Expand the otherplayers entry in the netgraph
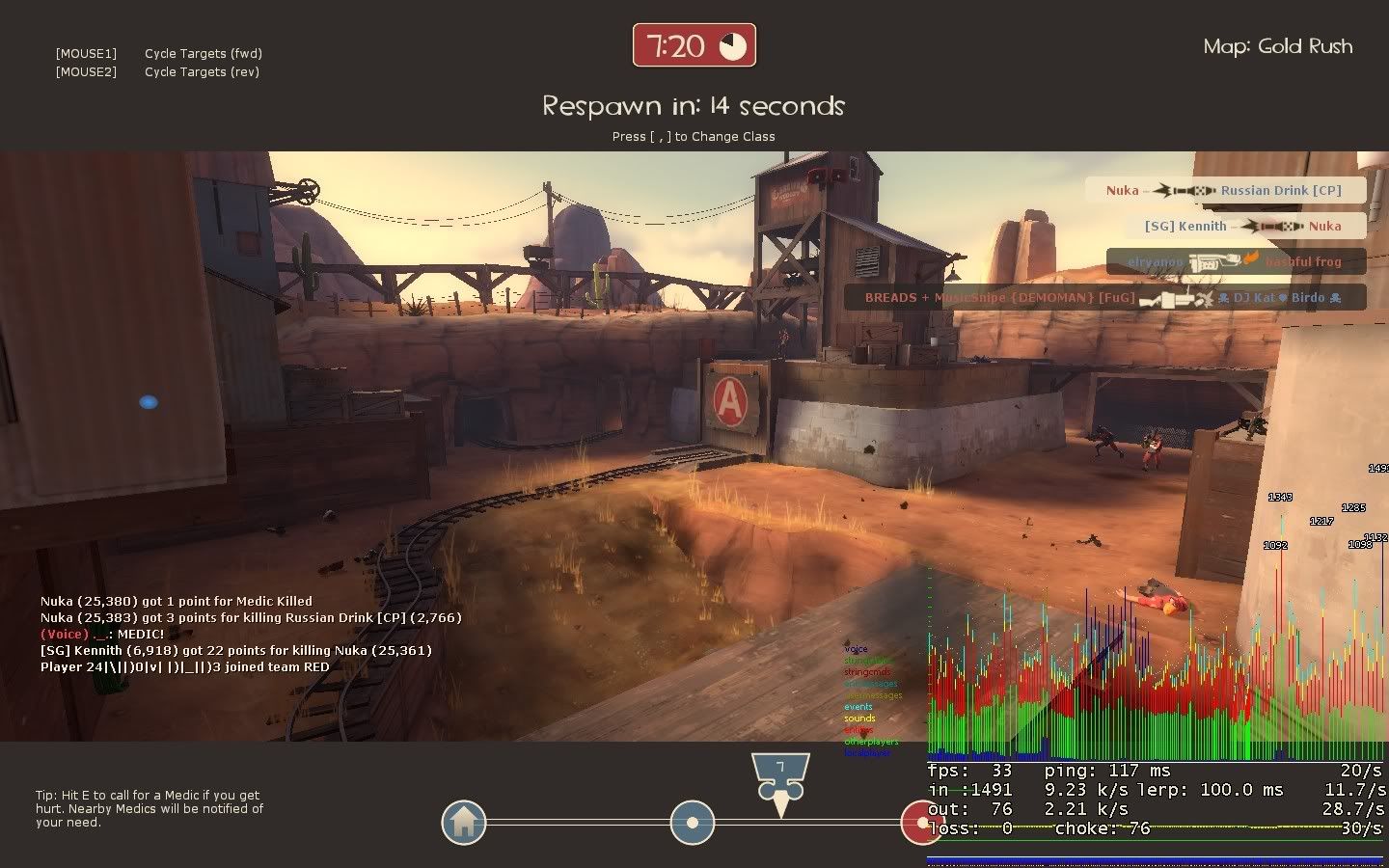The image size is (1389, 868). click(871, 742)
